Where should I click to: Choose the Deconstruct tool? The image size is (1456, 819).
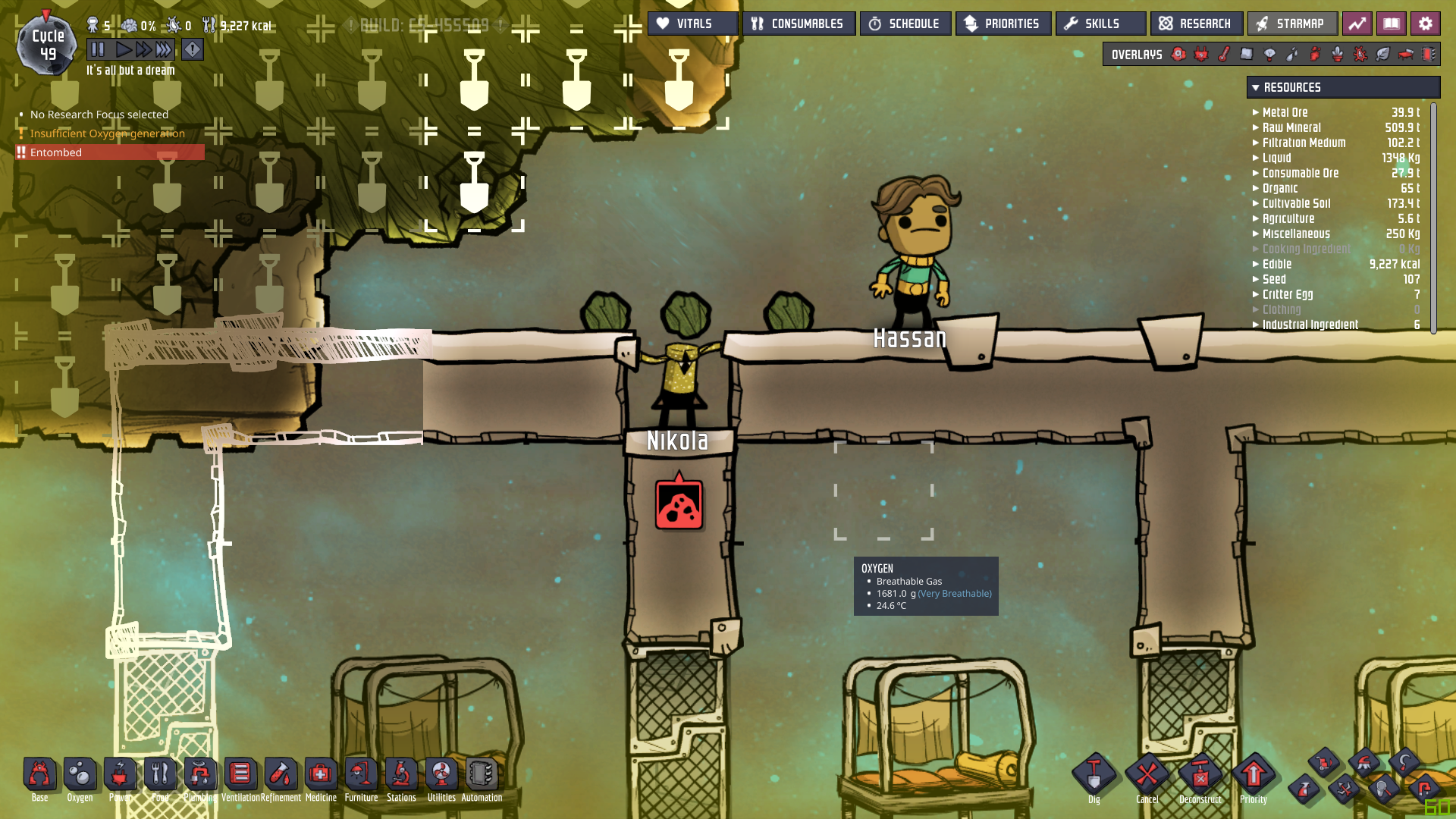1200,776
